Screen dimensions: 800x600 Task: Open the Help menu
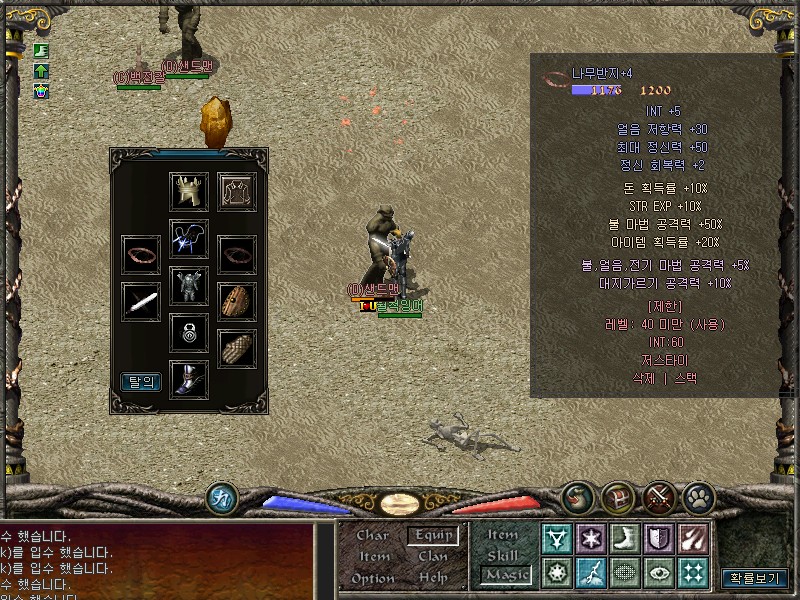[433, 577]
